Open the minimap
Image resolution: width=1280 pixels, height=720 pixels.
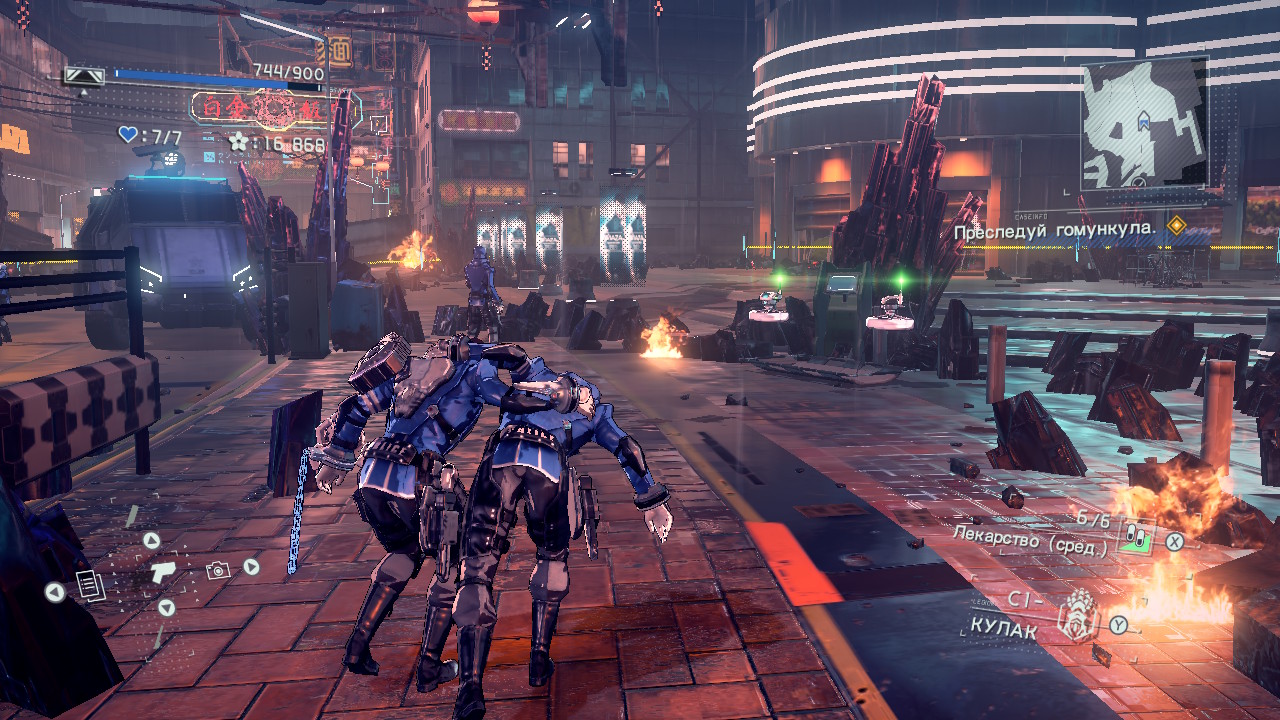[x=1143, y=121]
